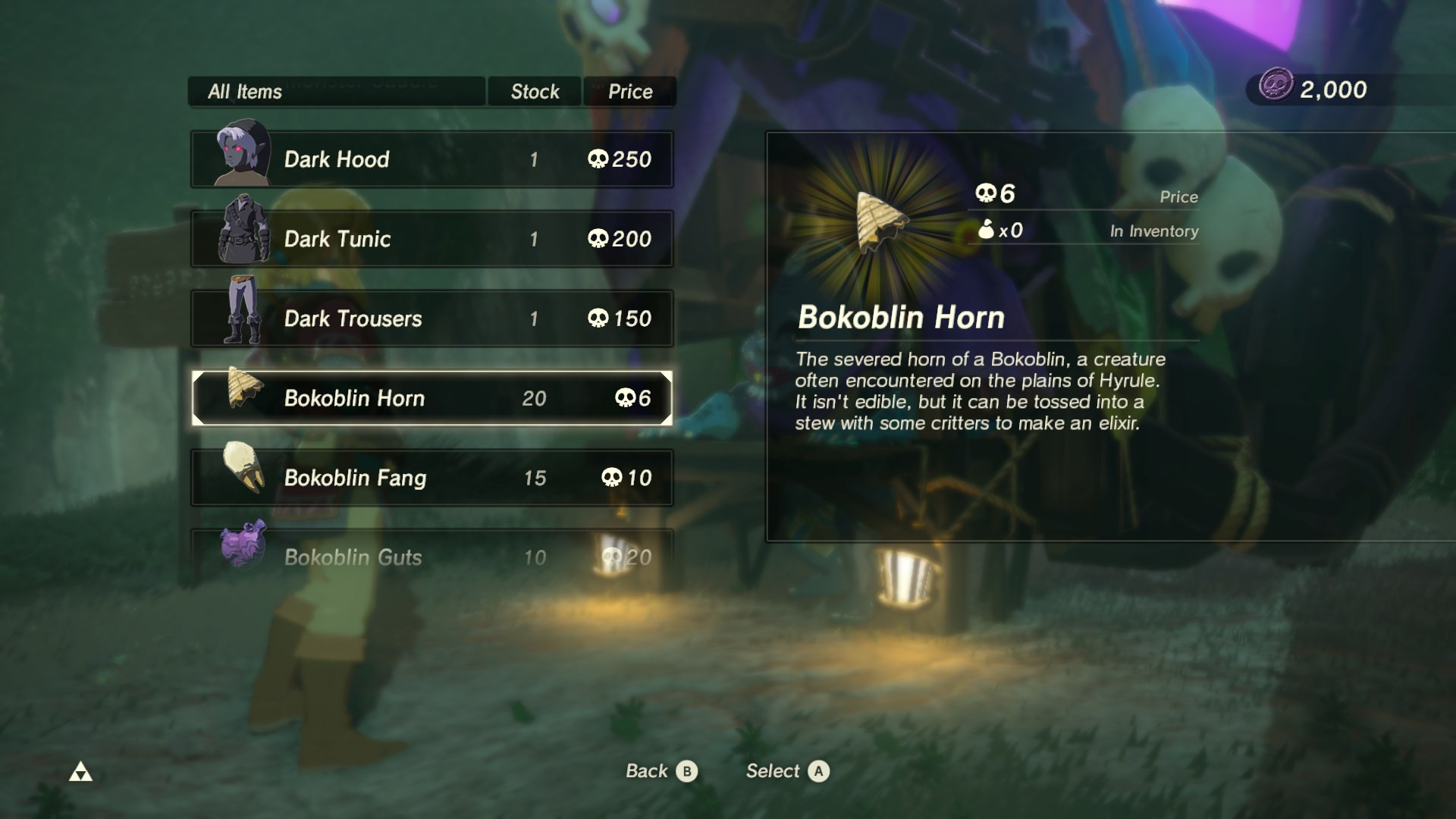Click the Stock column header
Screen dimensions: 1456x819
click(534, 91)
